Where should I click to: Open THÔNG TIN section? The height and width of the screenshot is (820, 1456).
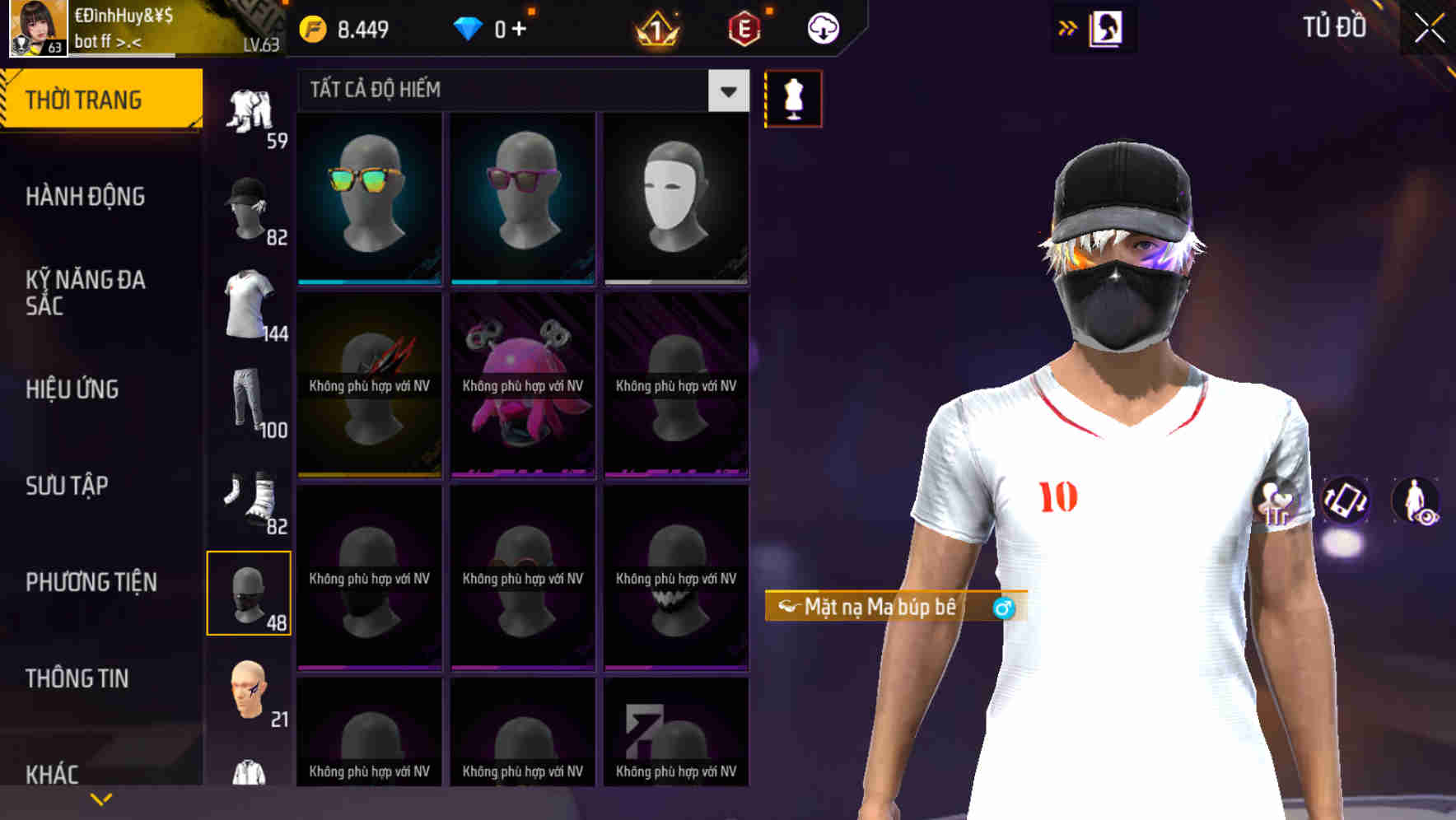tap(78, 678)
